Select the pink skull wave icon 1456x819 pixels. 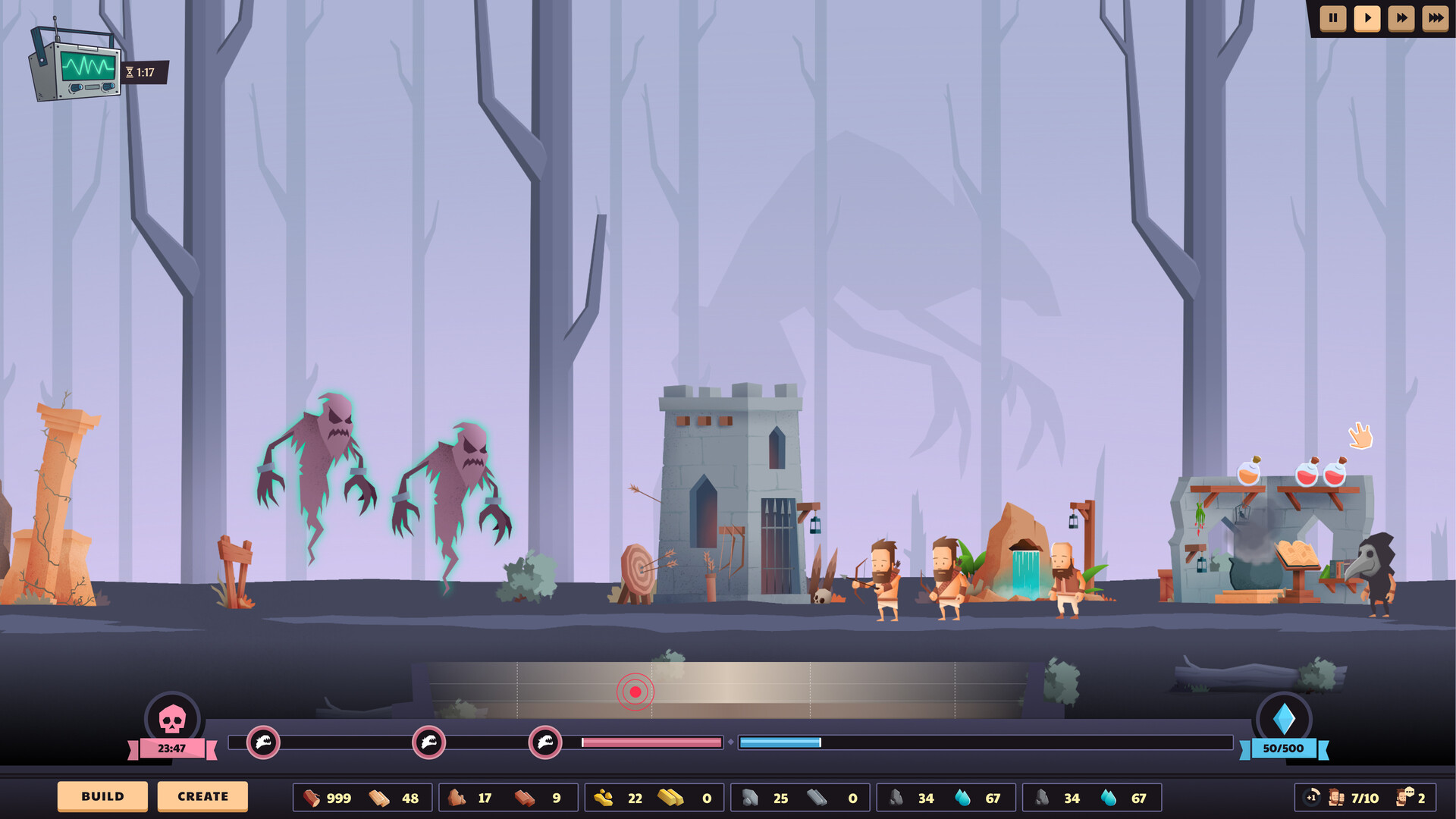click(172, 718)
